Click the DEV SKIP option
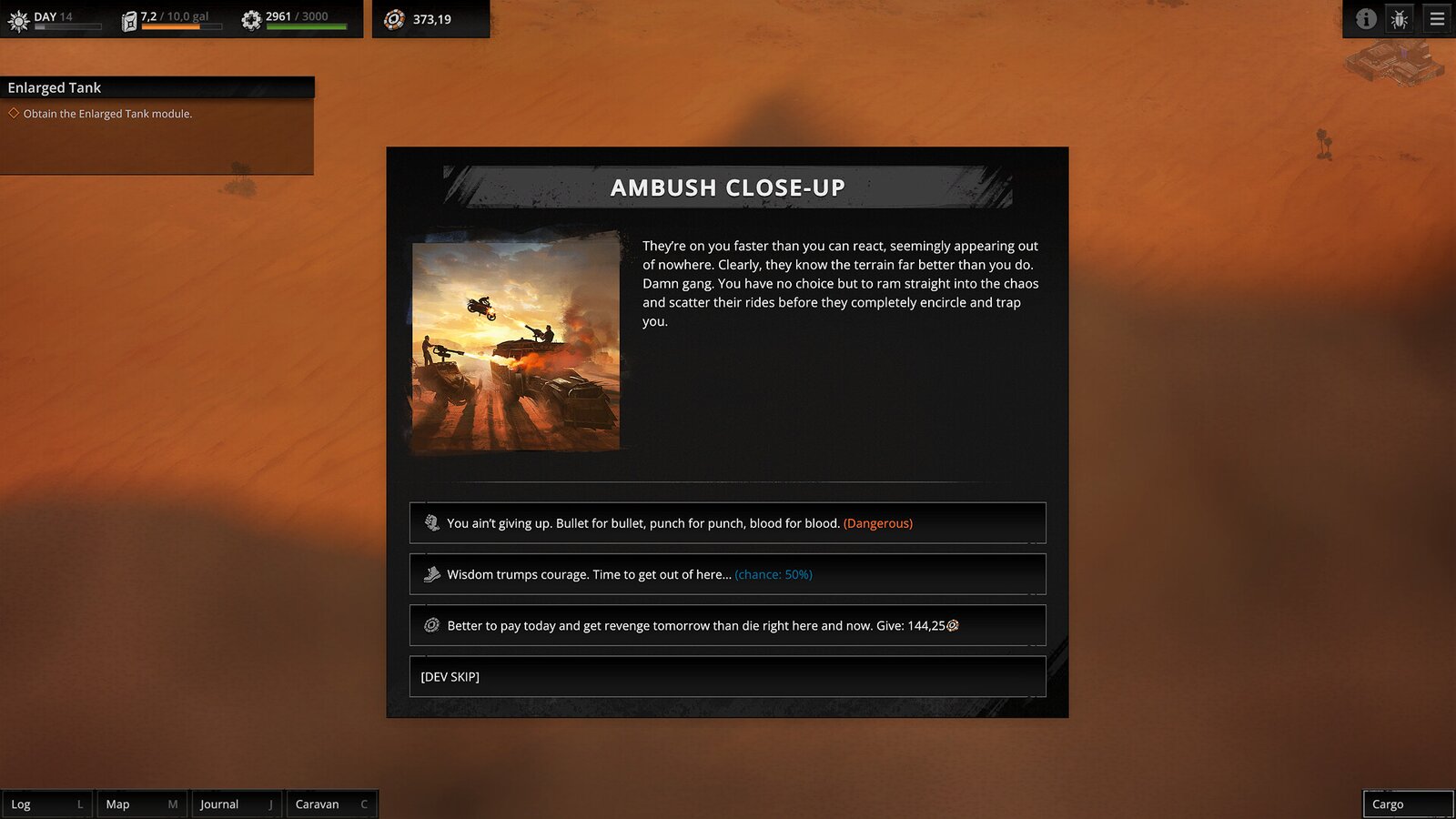The height and width of the screenshot is (819, 1456). [728, 676]
